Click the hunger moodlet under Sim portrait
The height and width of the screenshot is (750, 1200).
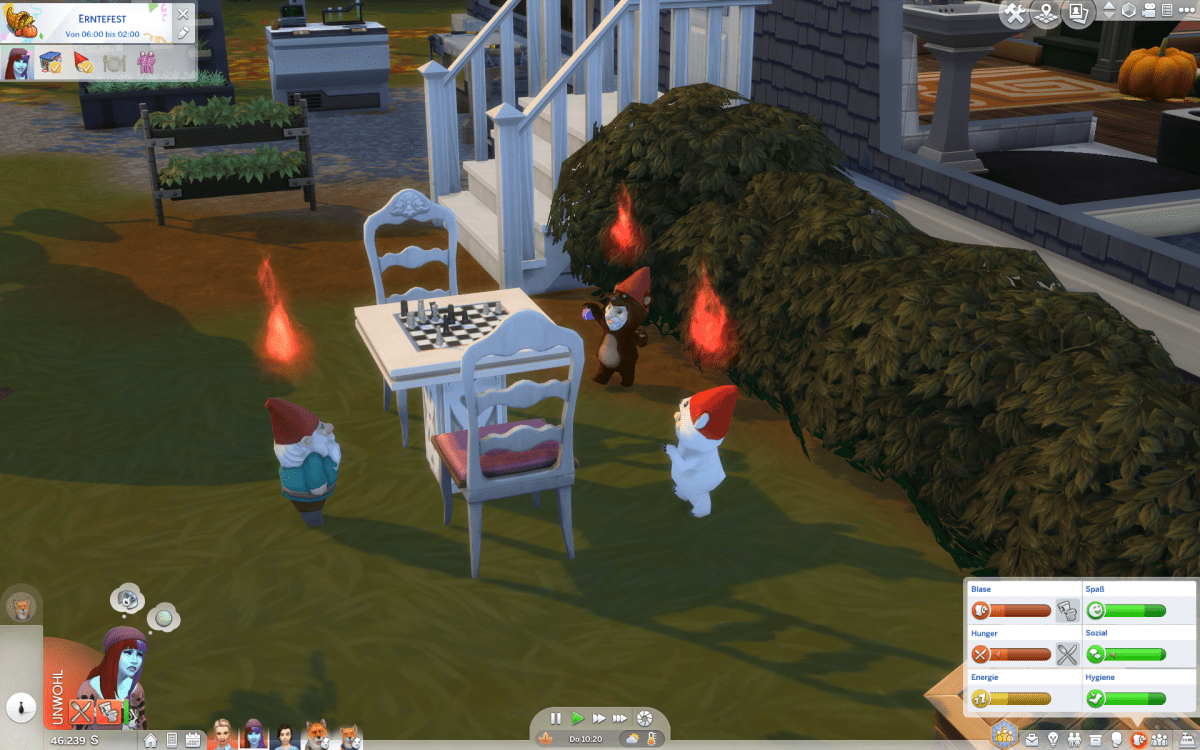click(x=82, y=712)
